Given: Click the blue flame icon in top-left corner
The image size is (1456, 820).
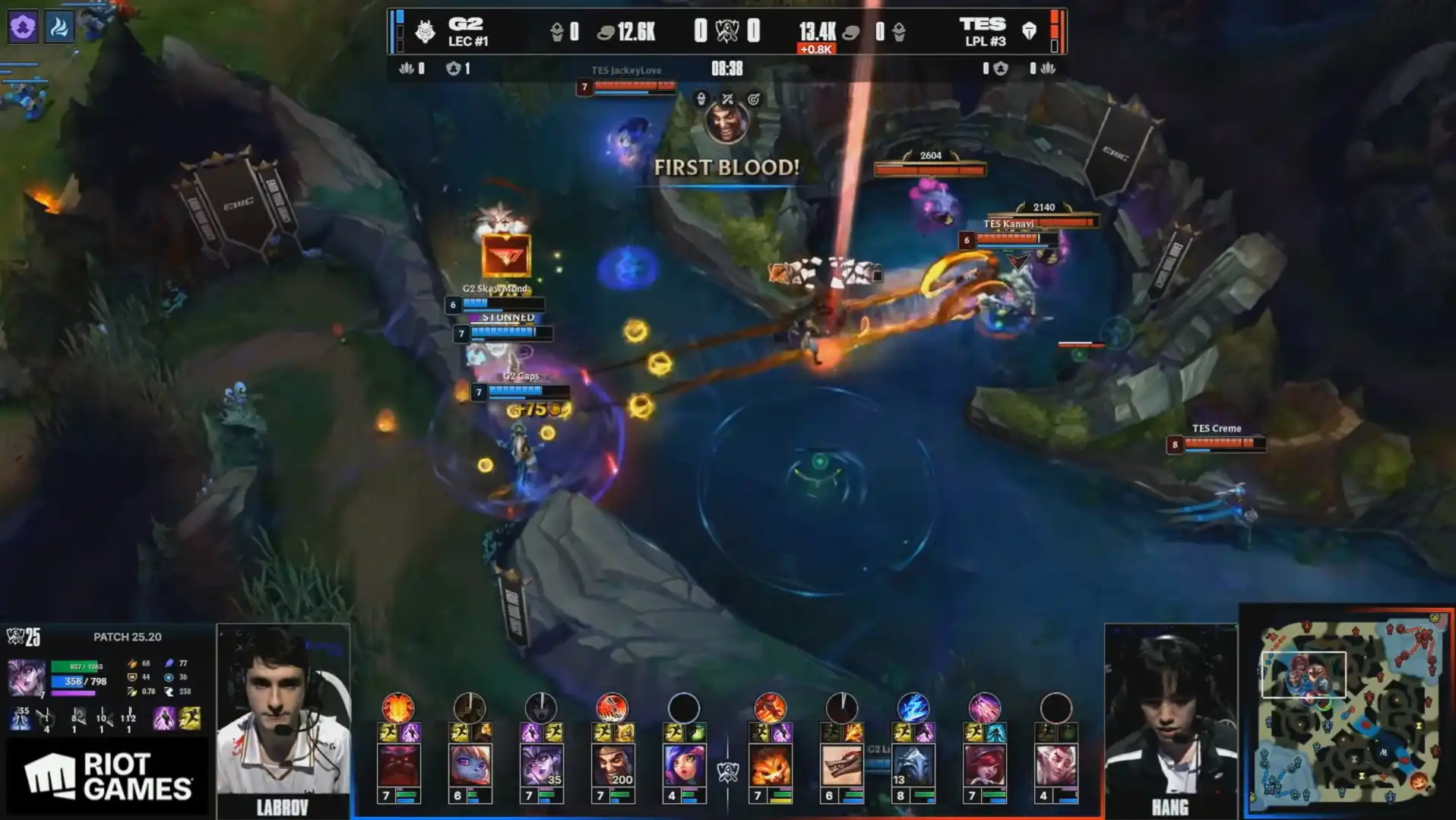Looking at the screenshot, I should pyautogui.click(x=59, y=28).
